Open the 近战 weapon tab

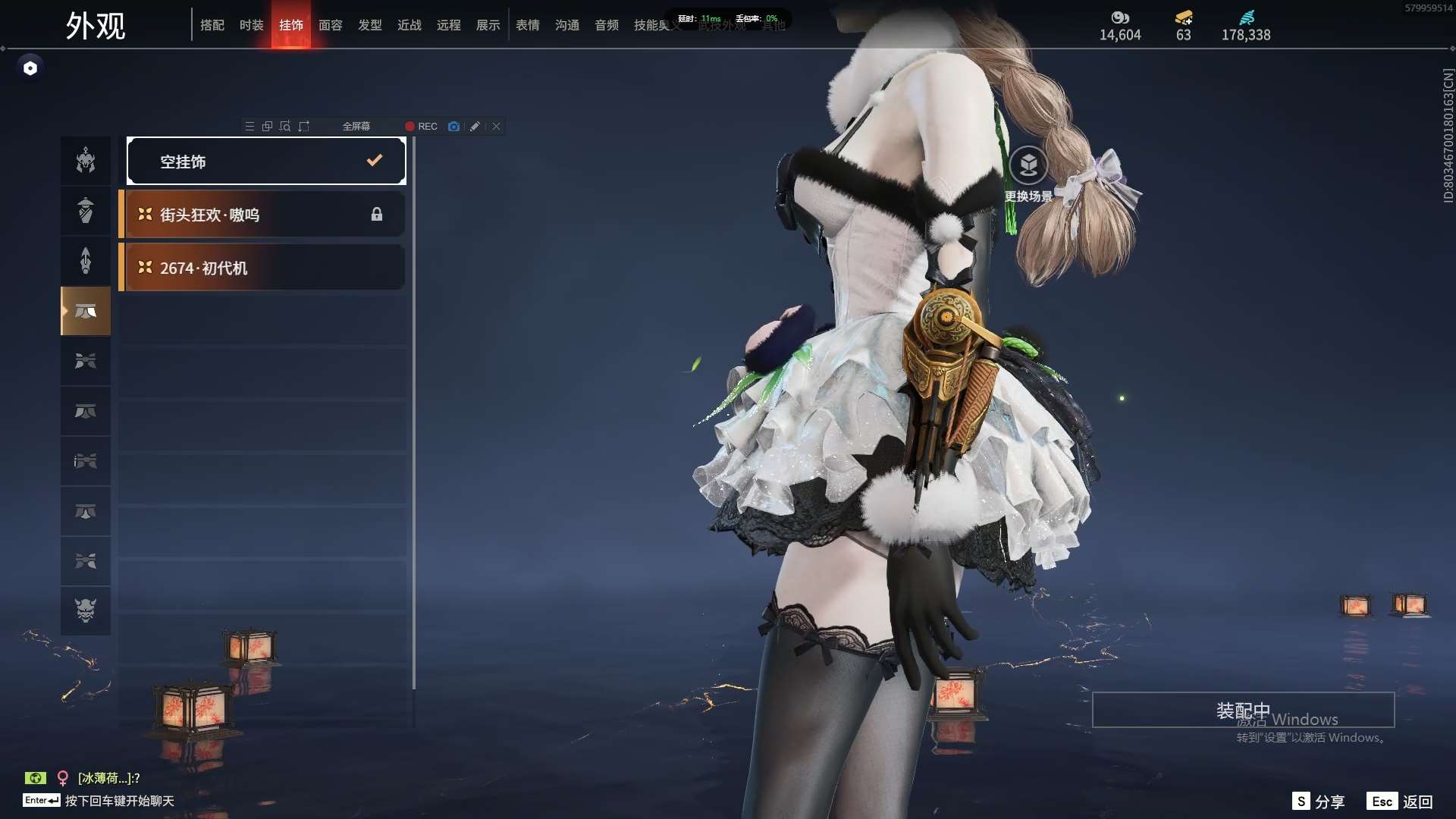409,25
